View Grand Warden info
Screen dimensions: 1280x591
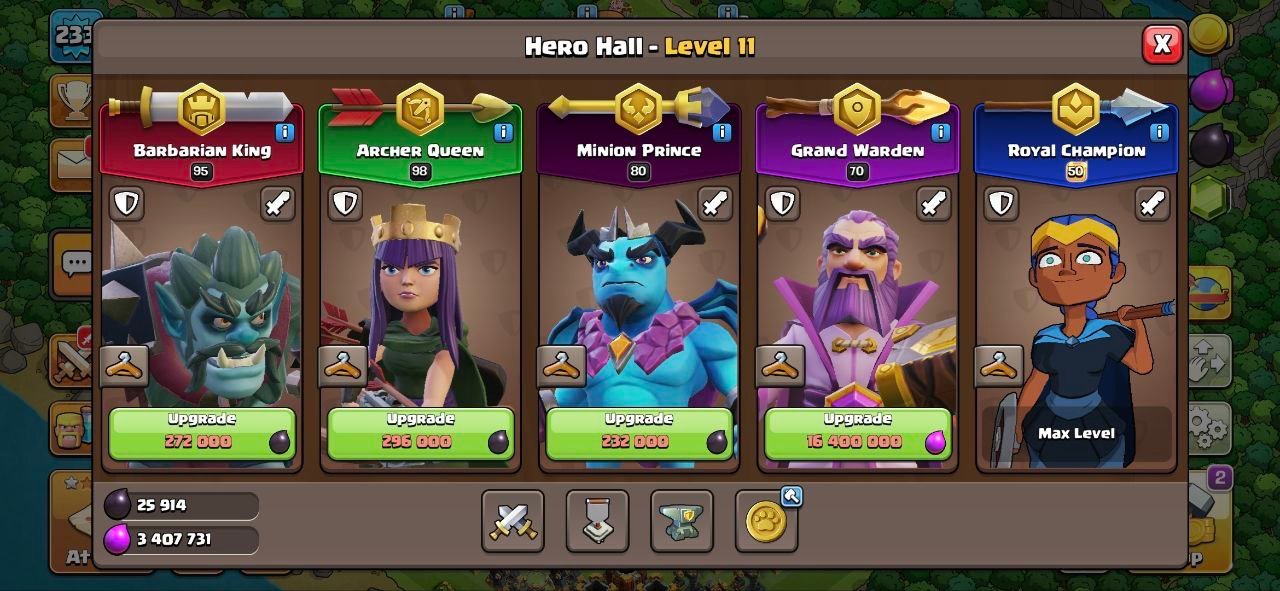(940, 132)
